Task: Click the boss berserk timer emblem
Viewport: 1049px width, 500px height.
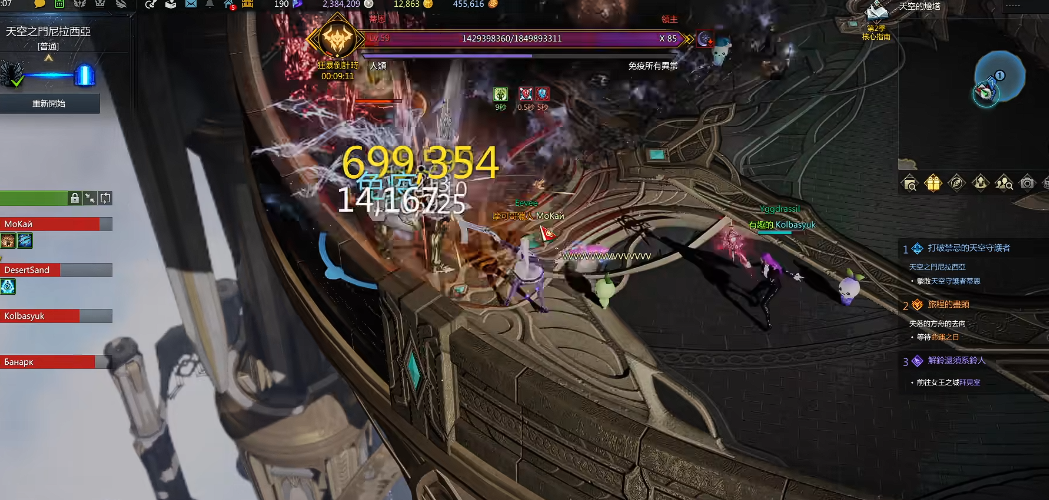Action: [x=336, y=42]
